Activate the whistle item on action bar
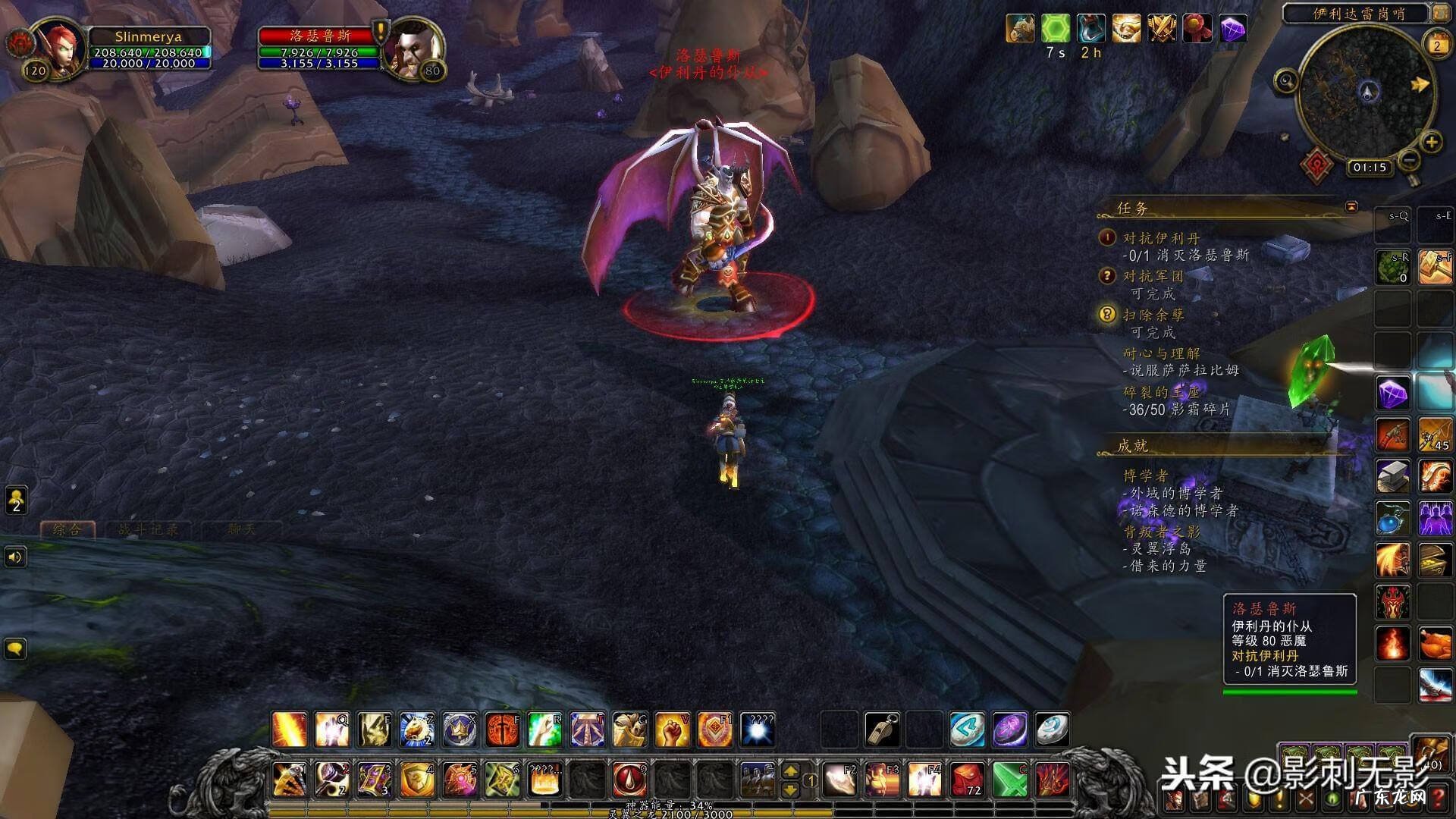The height and width of the screenshot is (819, 1456). [883, 730]
